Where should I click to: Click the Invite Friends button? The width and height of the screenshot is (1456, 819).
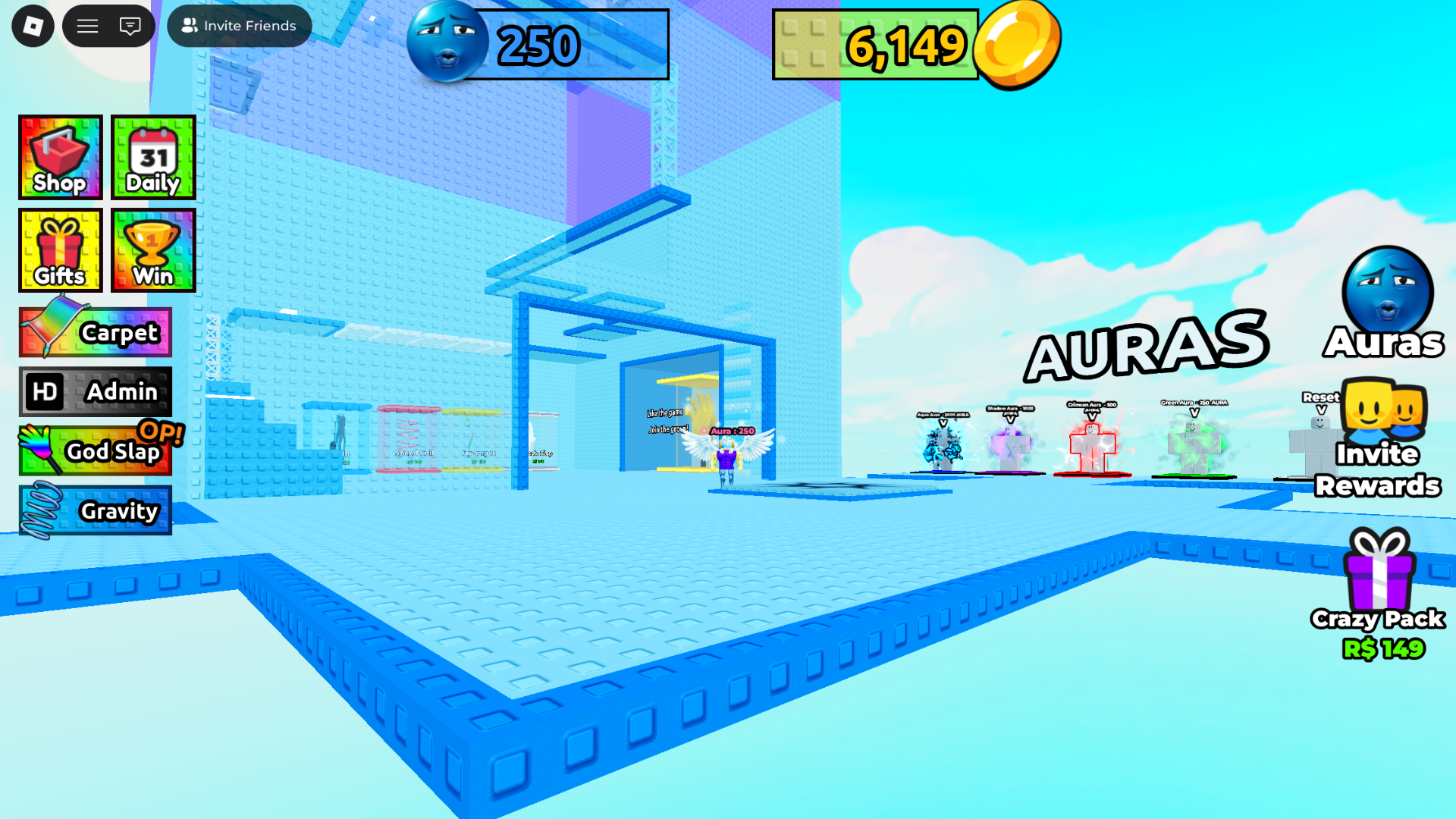(x=239, y=25)
